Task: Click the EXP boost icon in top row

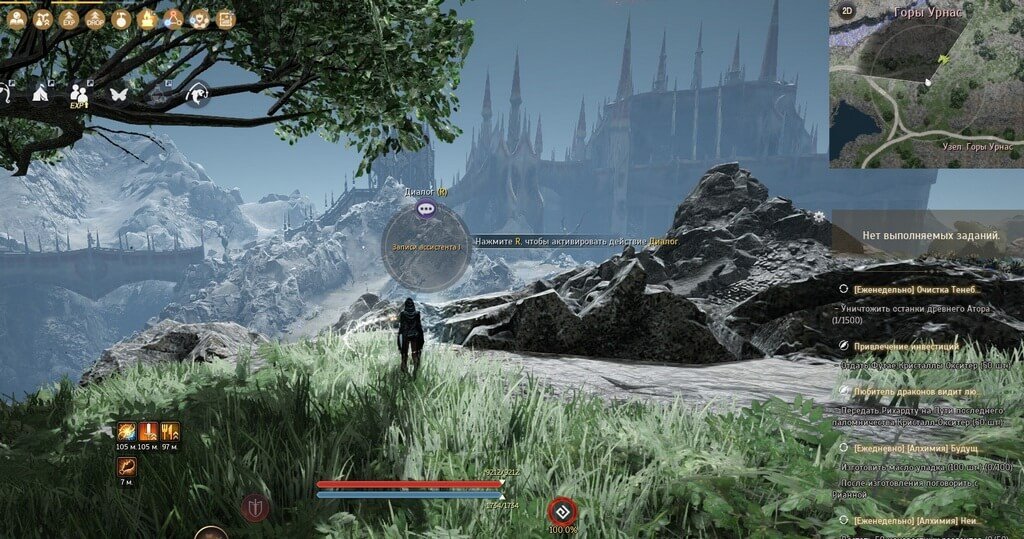Action: click(69, 19)
